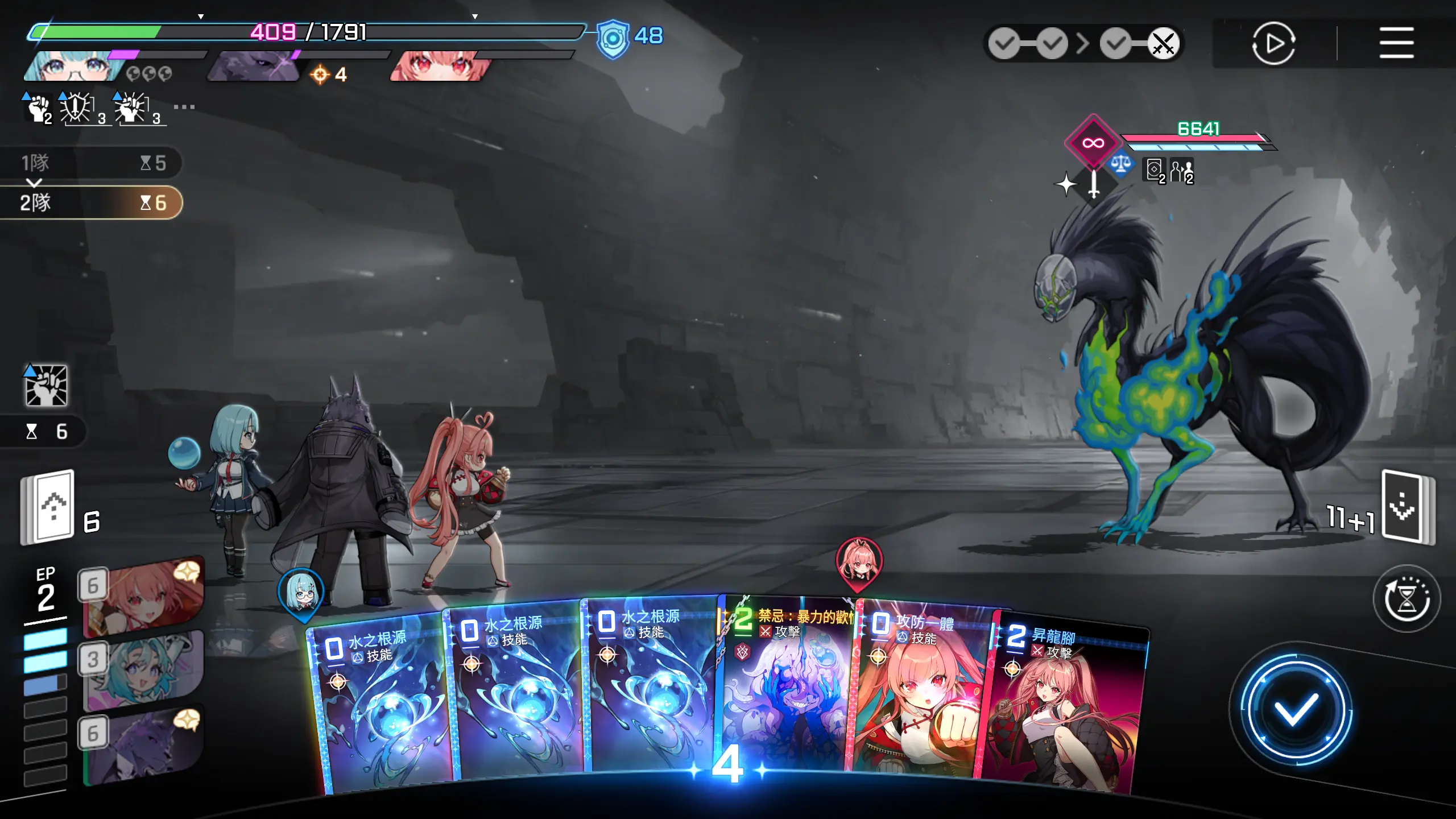Expand the buff list ellipsis
The image size is (1456, 819).
184,106
